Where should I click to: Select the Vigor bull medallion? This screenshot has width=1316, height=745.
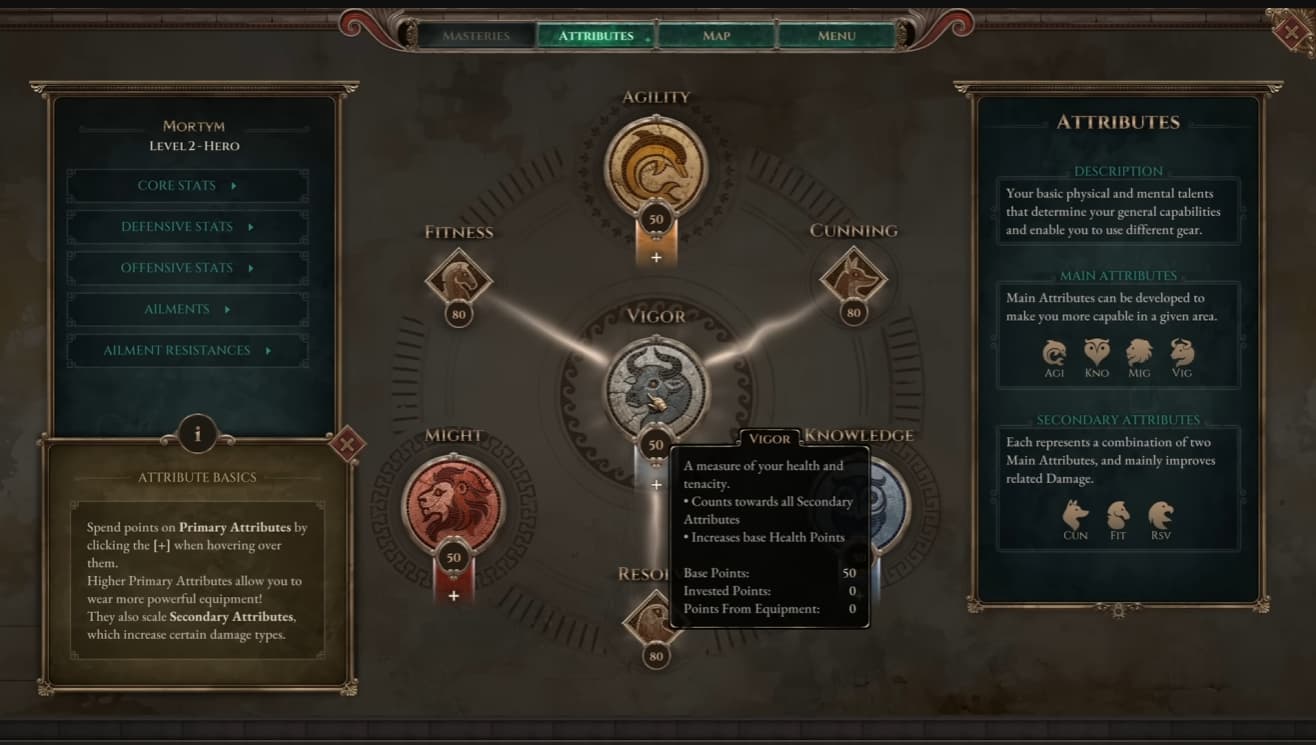coord(656,385)
